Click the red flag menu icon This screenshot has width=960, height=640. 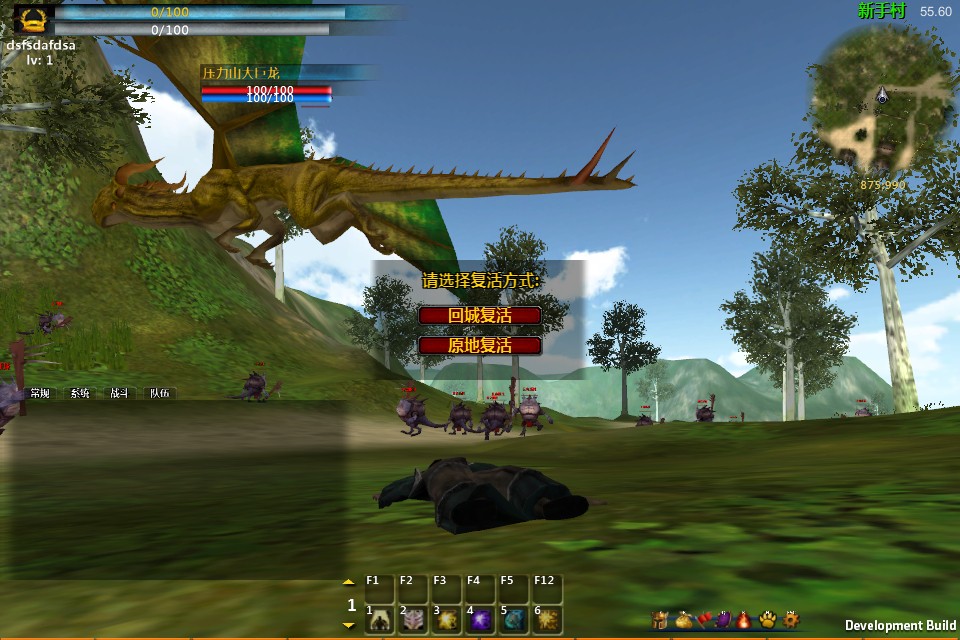coord(703,620)
